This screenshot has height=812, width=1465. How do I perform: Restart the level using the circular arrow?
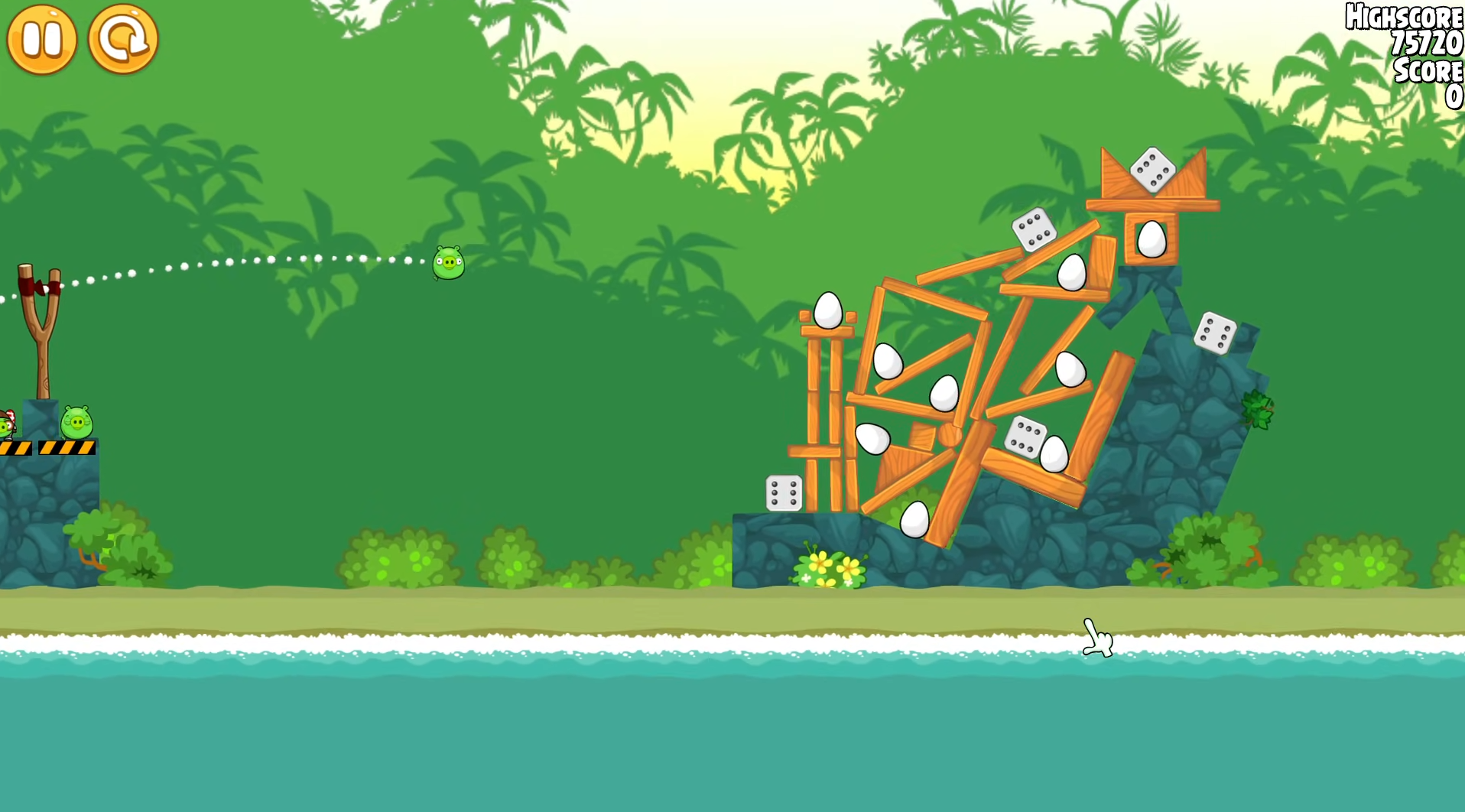pyautogui.click(x=123, y=40)
